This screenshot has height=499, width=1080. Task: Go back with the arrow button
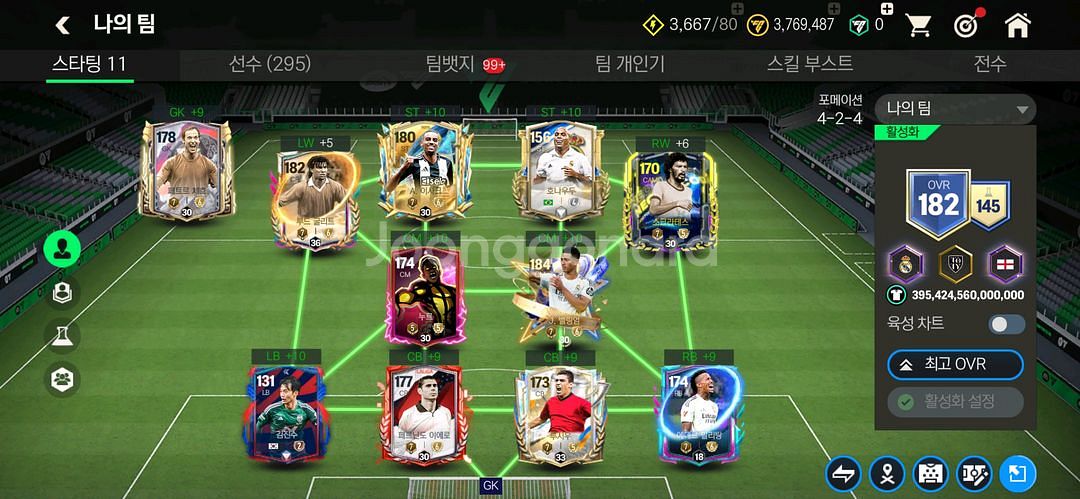pos(63,24)
